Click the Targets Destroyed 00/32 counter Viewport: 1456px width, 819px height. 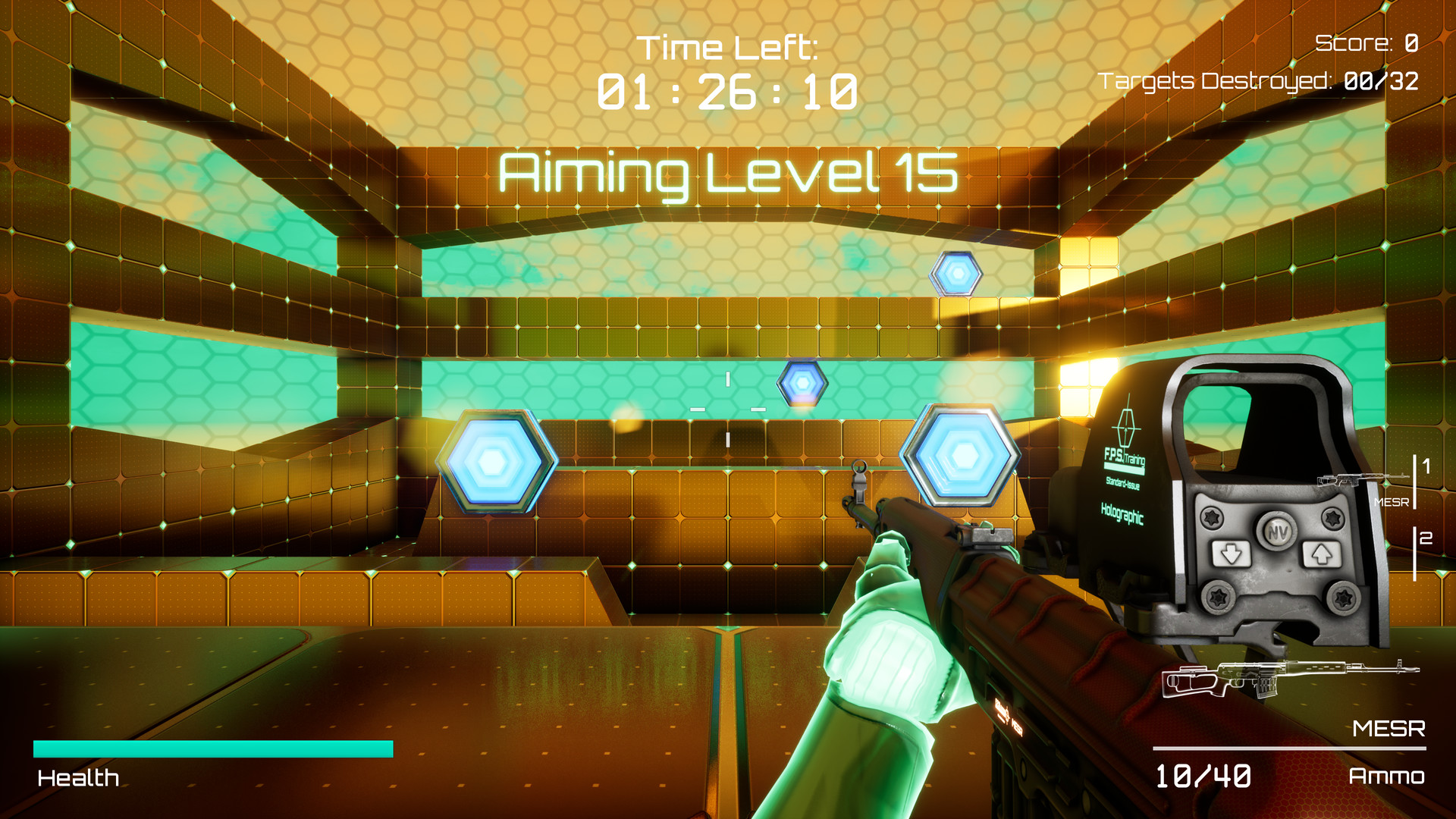(x=1259, y=78)
